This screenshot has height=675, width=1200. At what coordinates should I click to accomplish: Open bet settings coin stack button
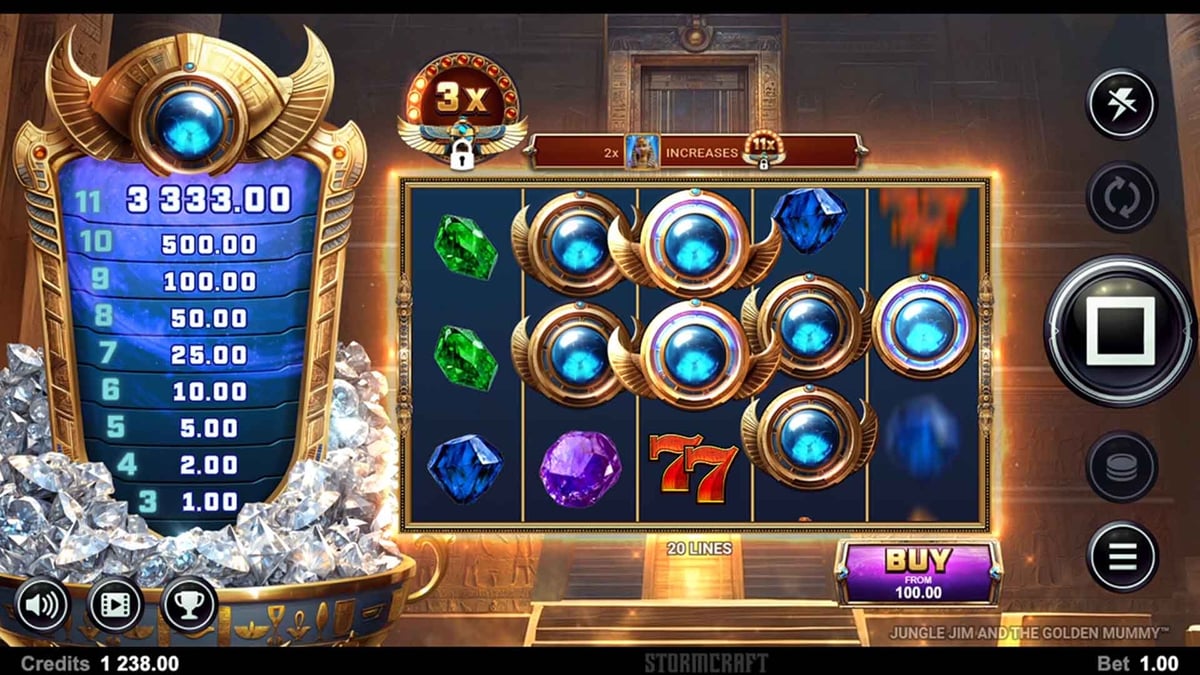pyautogui.click(x=1121, y=466)
